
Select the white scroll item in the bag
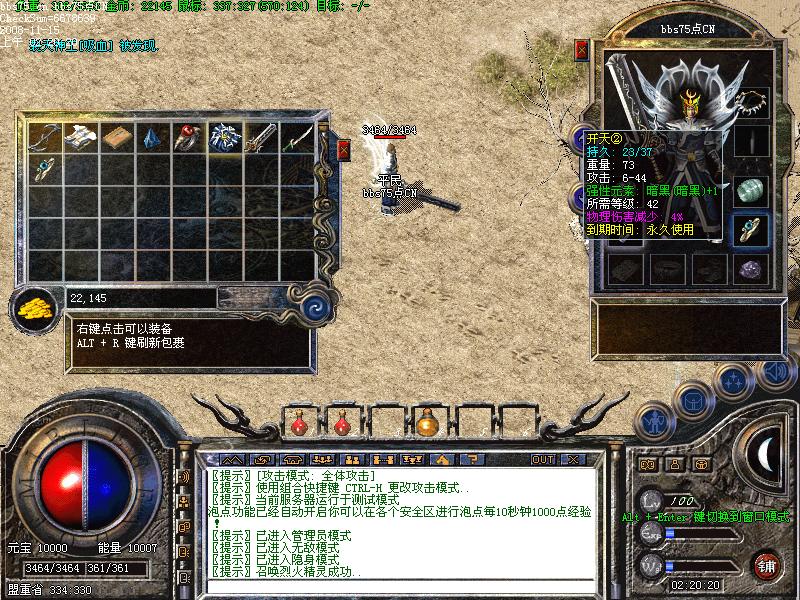tap(80, 137)
